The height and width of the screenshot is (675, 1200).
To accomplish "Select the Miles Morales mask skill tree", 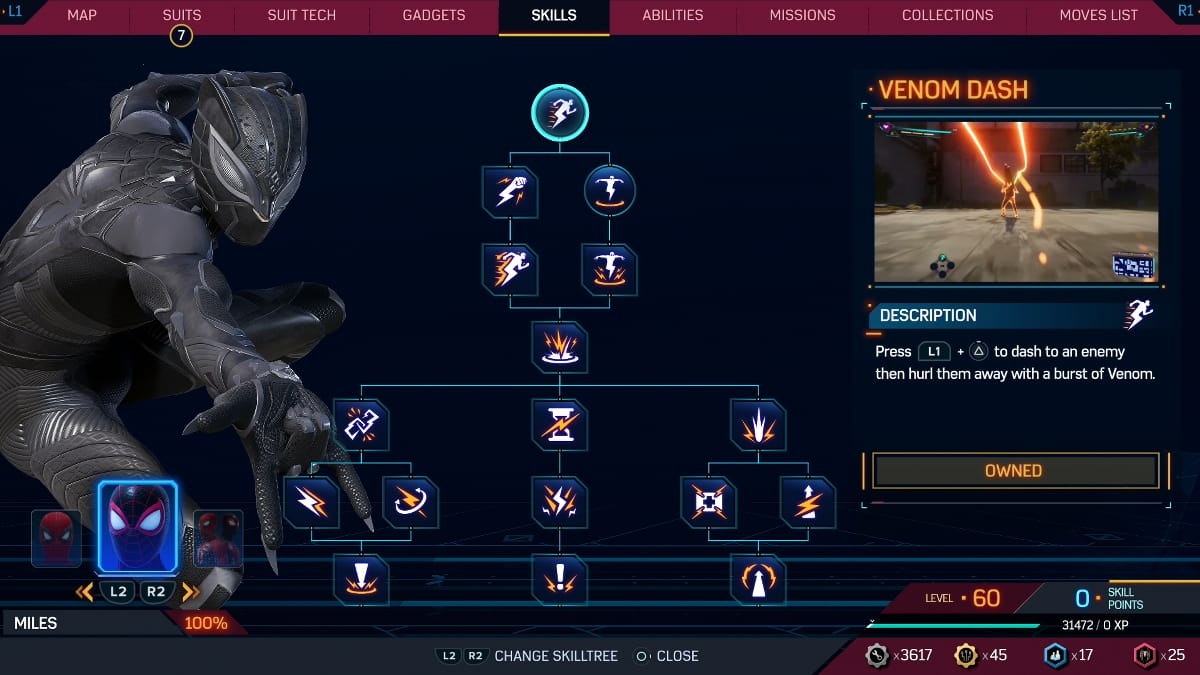I will tap(137, 527).
